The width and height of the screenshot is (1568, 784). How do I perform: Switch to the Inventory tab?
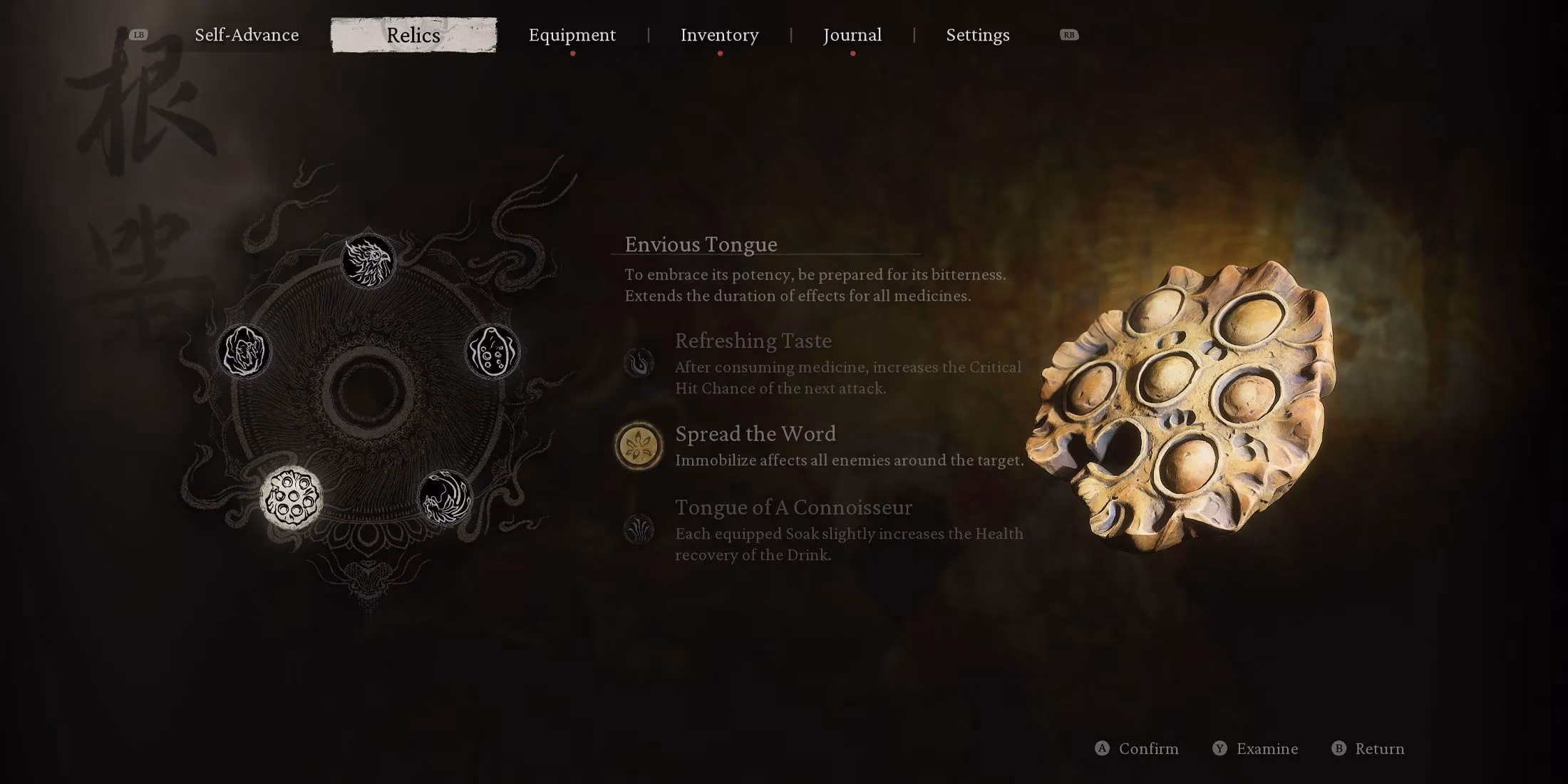[x=719, y=34]
